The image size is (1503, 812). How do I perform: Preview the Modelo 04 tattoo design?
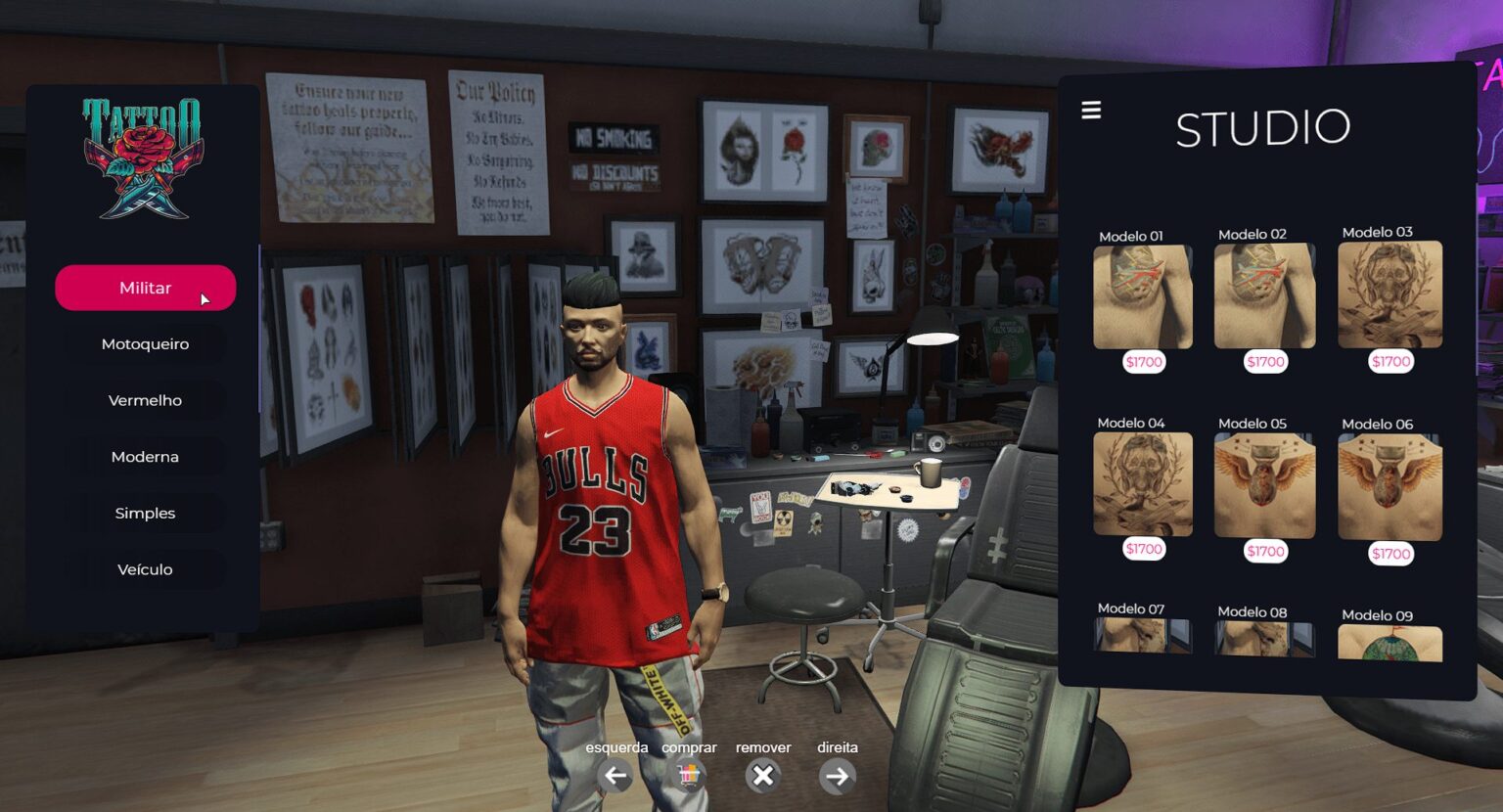click(x=1143, y=483)
